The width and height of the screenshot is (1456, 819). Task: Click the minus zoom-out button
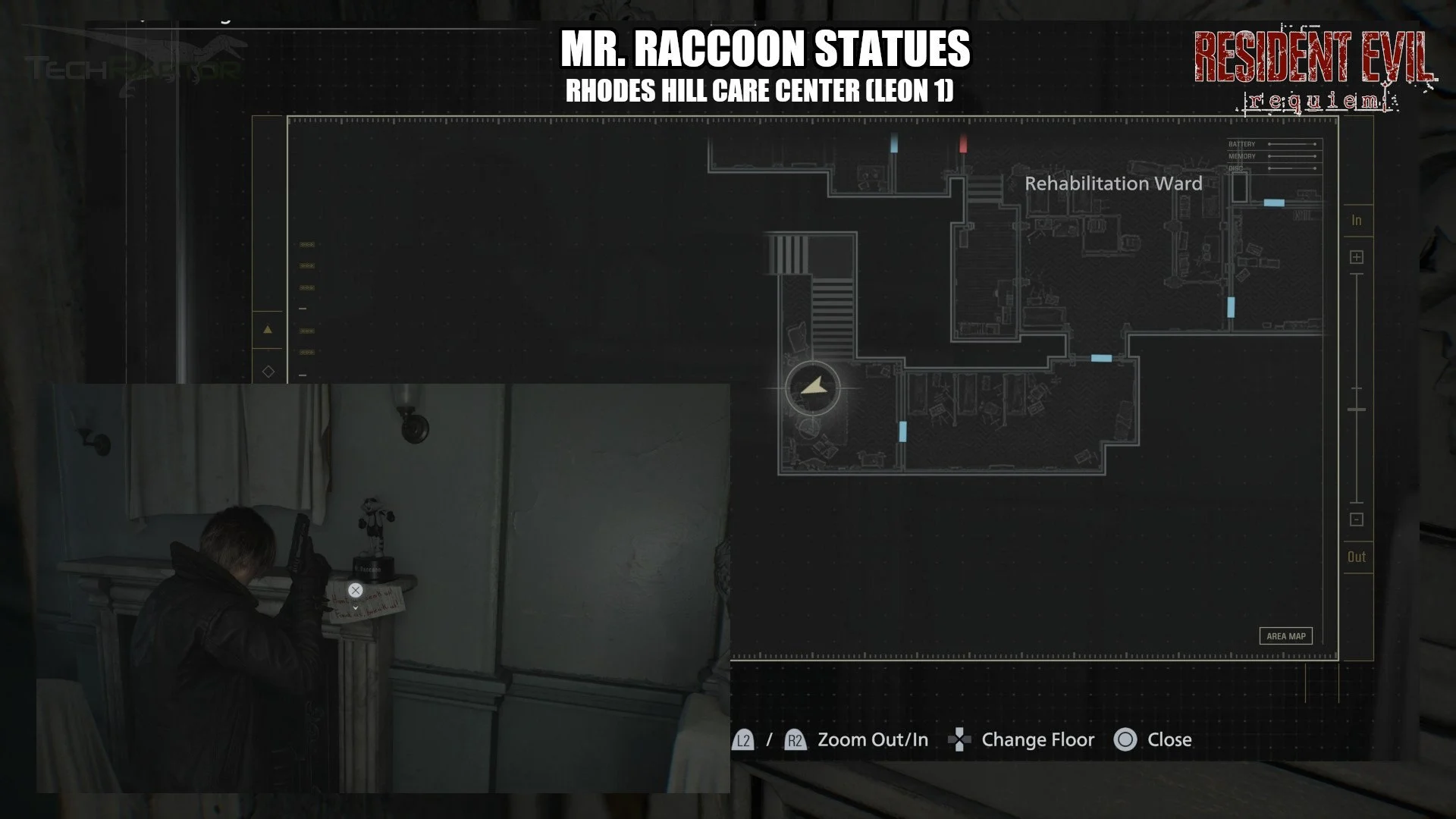[1357, 519]
